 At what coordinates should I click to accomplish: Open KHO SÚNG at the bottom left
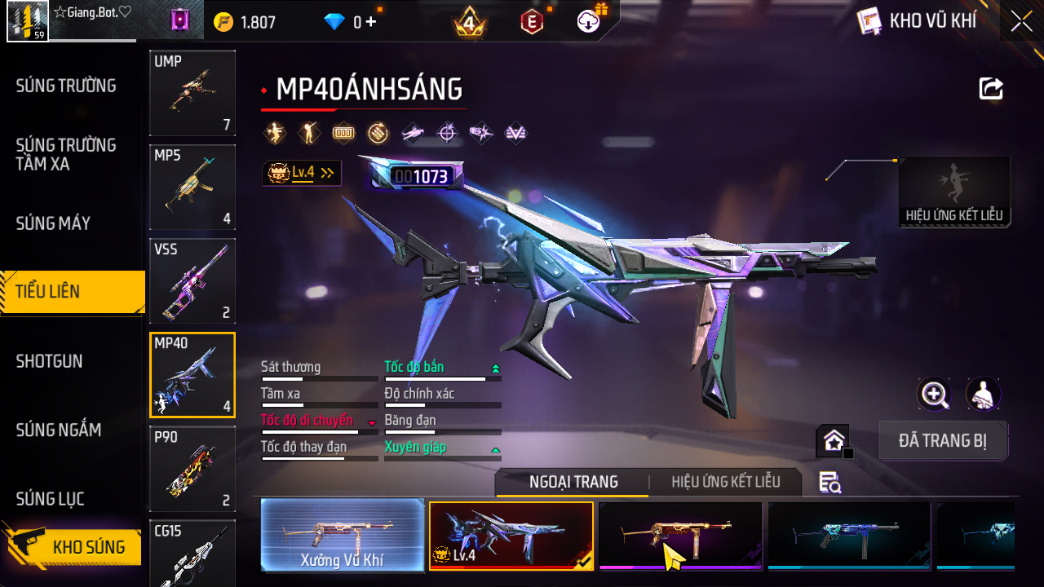pos(73,547)
